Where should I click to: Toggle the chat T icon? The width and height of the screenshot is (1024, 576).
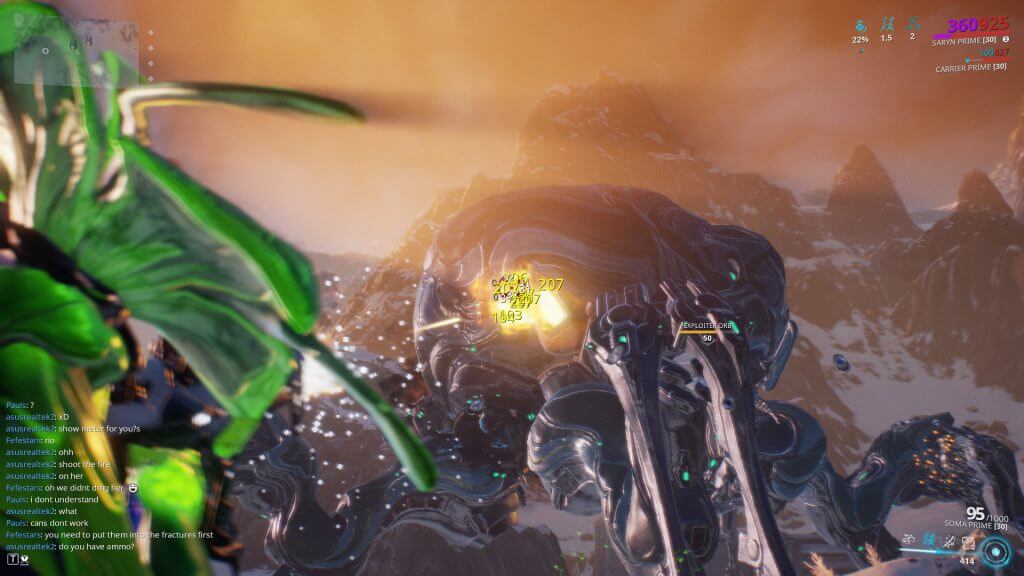point(13,560)
